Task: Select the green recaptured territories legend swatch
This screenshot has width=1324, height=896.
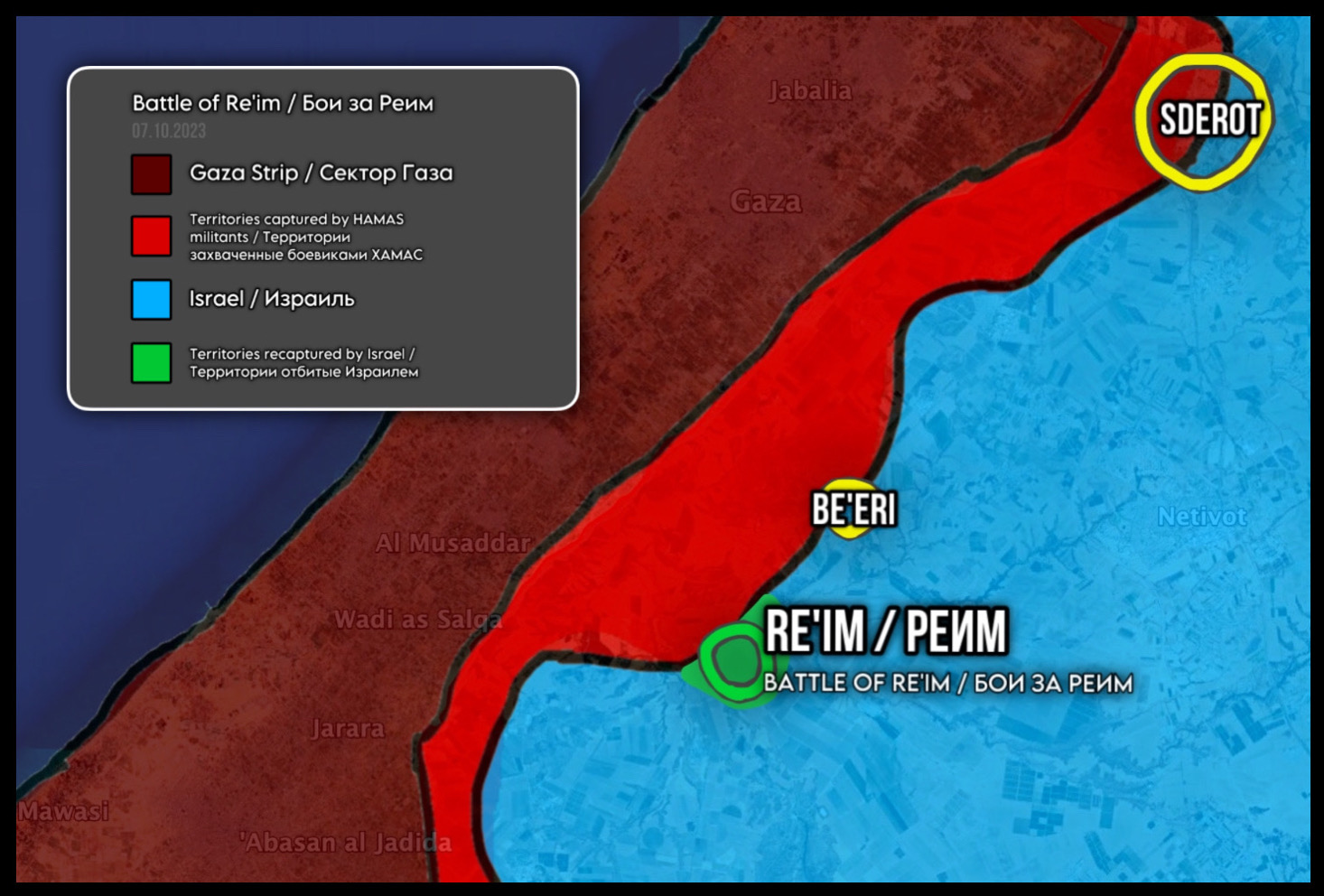Action: 151,363
